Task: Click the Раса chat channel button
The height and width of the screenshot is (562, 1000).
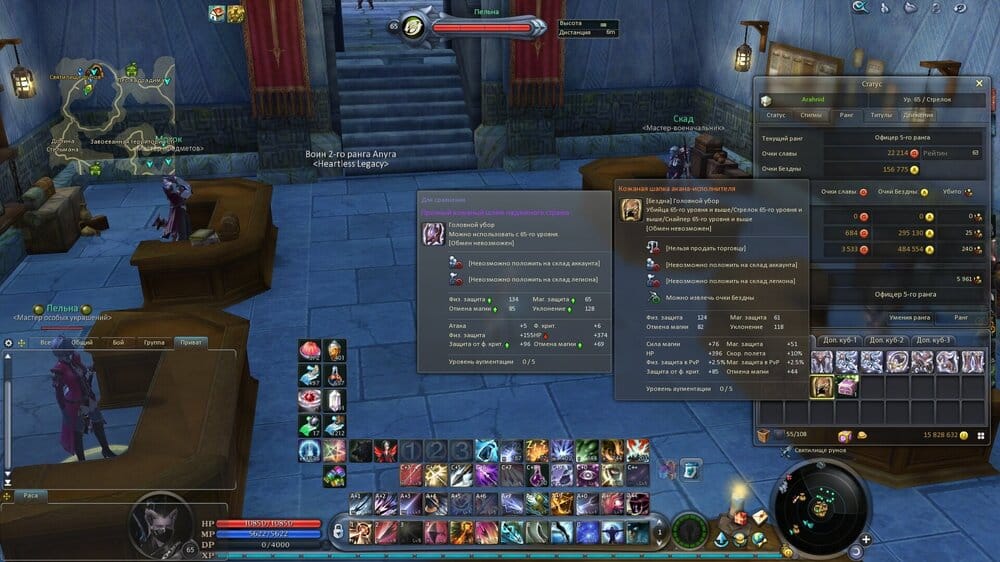Action: [30, 494]
